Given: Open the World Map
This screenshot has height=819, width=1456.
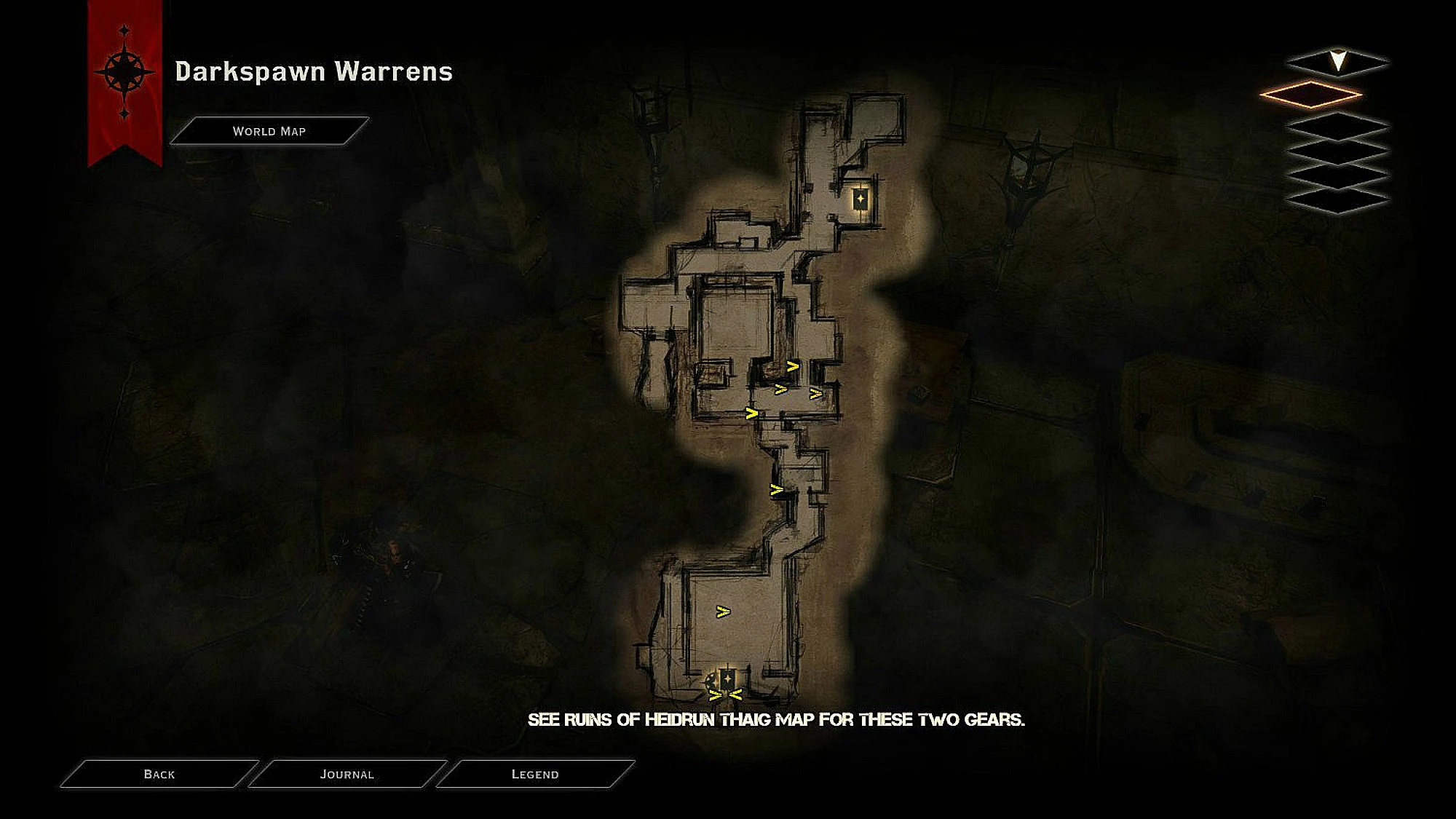Looking at the screenshot, I should (269, 131).
